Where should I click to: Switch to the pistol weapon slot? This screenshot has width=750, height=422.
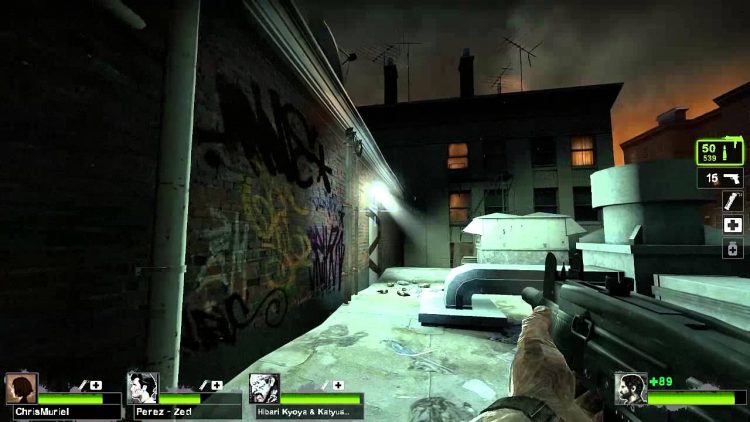point(720,178)
